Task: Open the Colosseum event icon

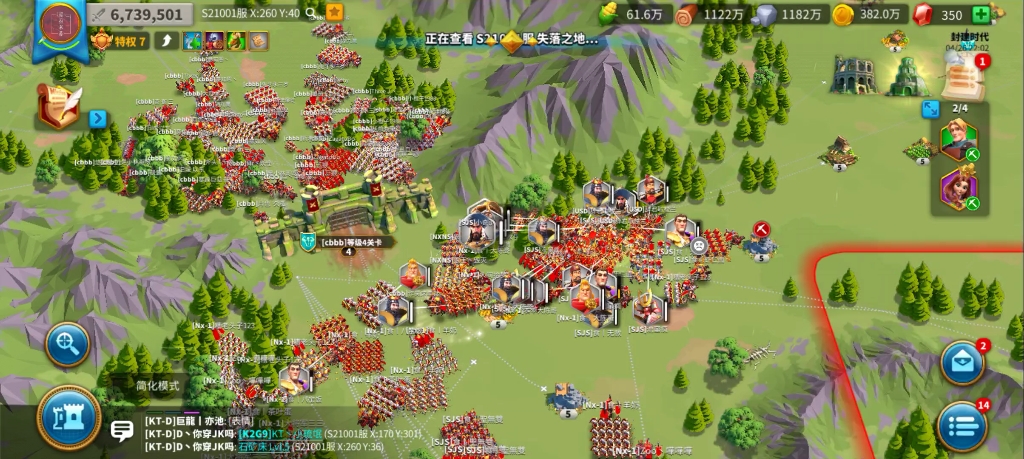Action: click(x=852, y=75)
